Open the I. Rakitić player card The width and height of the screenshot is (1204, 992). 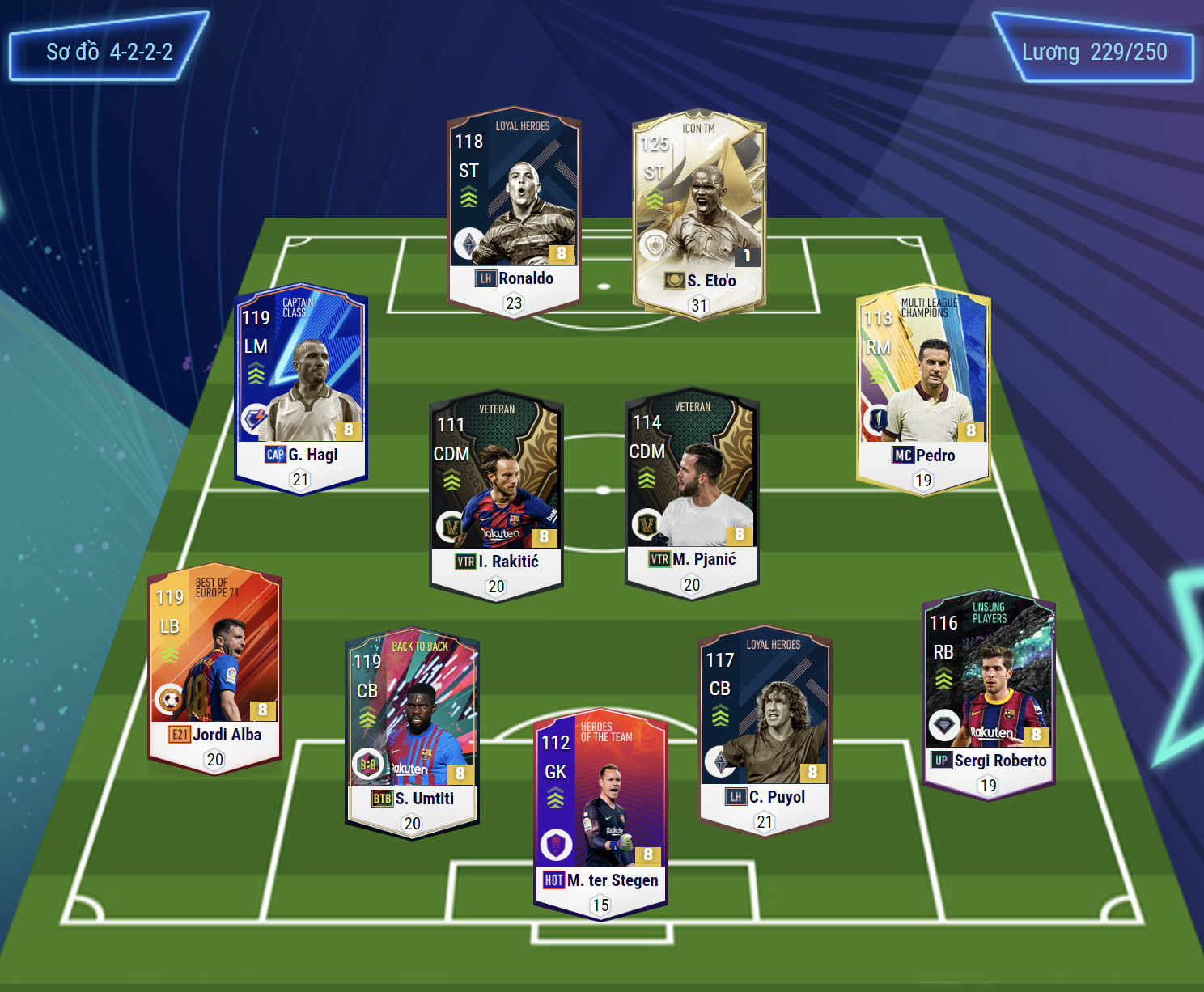point(496,495)
